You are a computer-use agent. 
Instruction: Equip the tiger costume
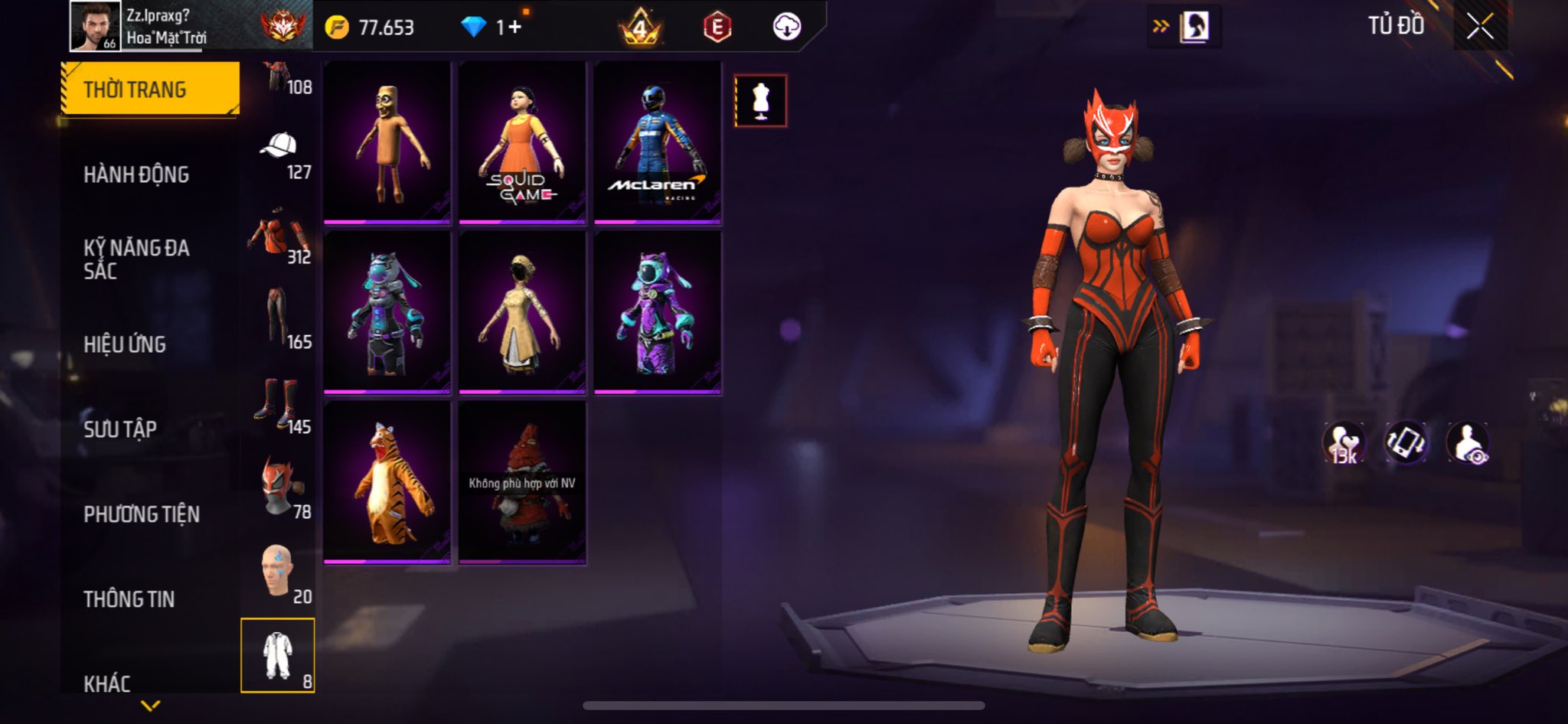pyautogui.click(x=387, y=483)
